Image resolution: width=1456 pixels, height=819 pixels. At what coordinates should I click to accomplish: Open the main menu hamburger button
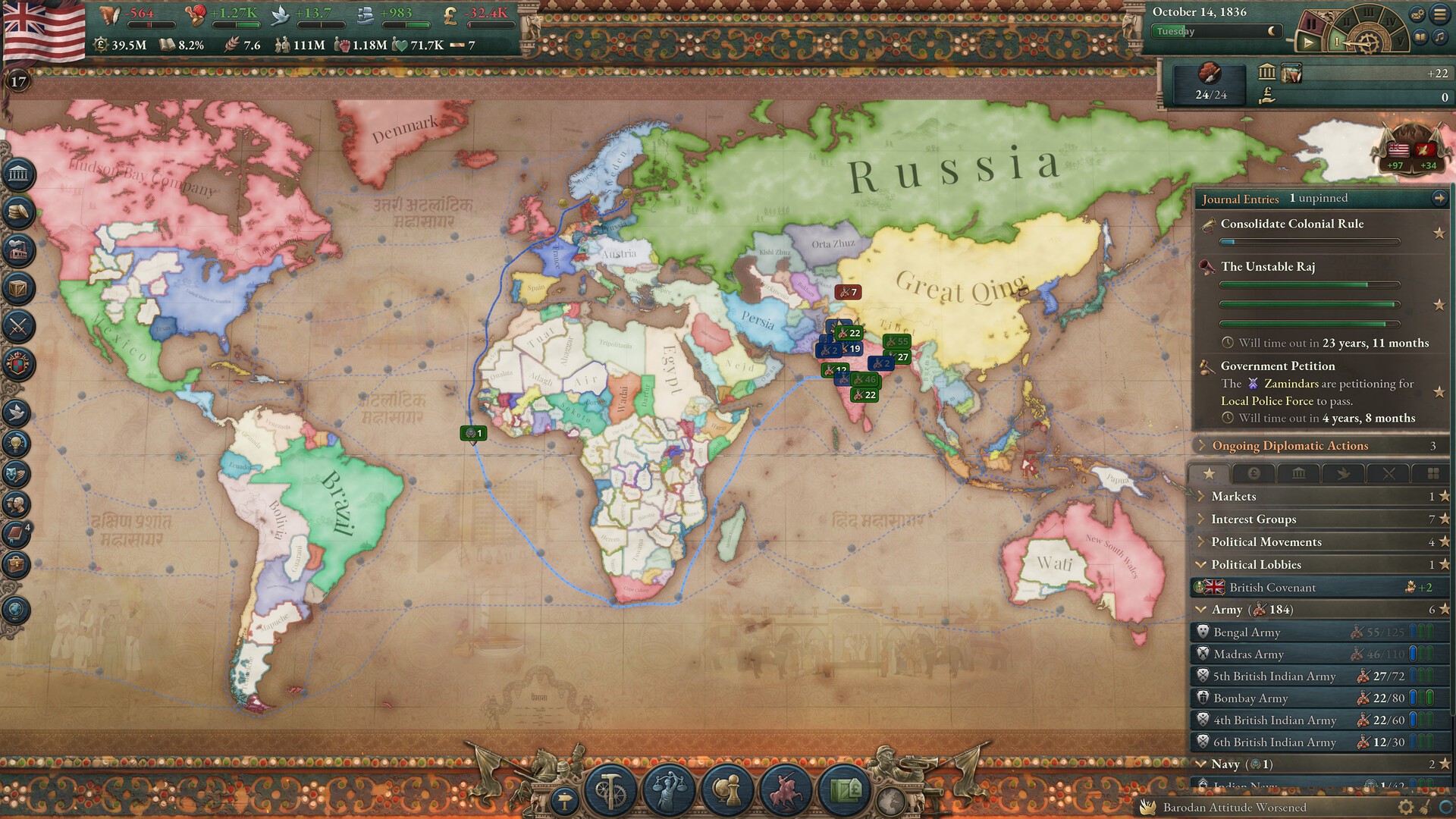click(x=1439, y=14)
